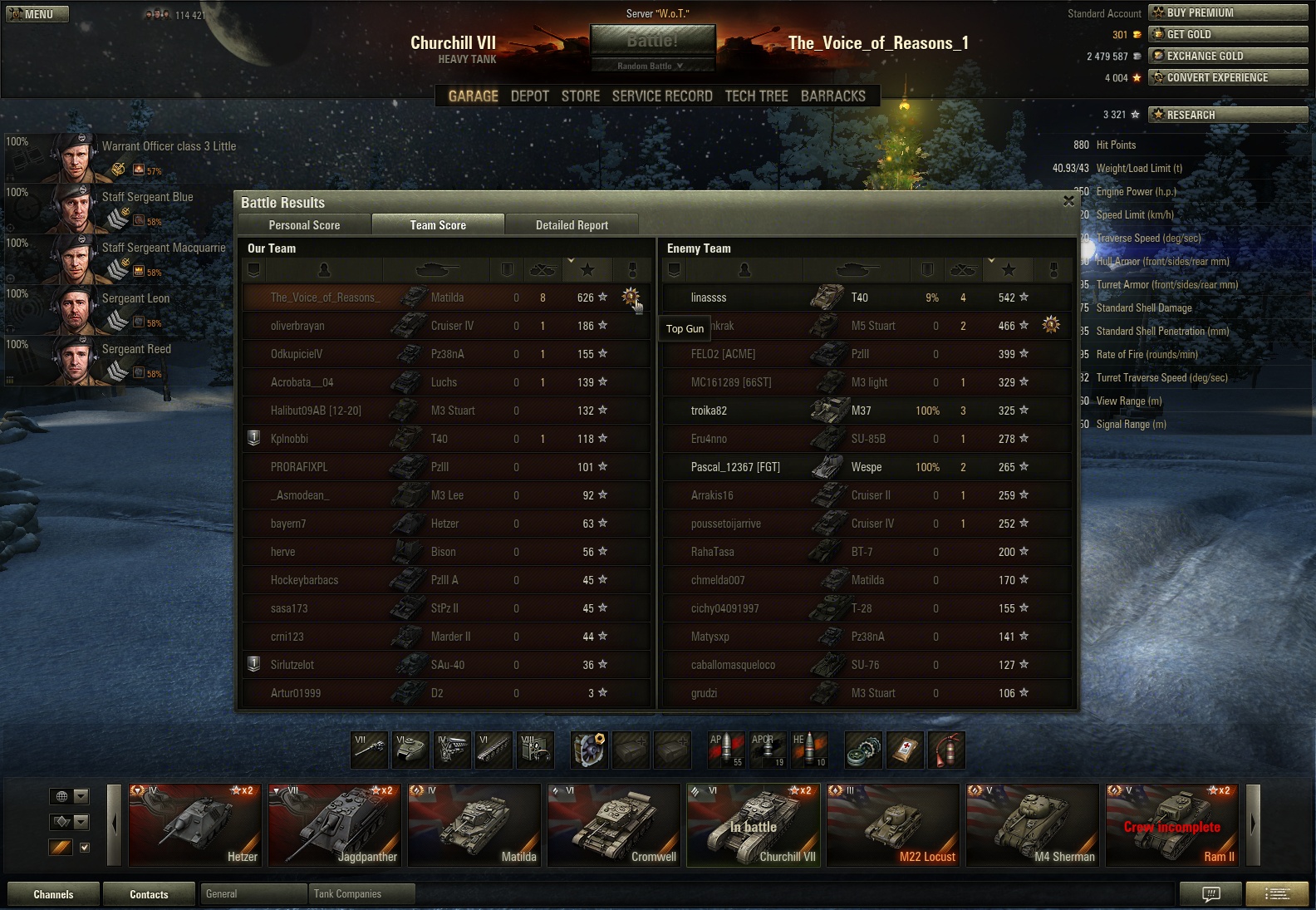The width and height of the screenshot is (1316, 910).
Task: Open the Depot
Action: click(x=529, y=96)
